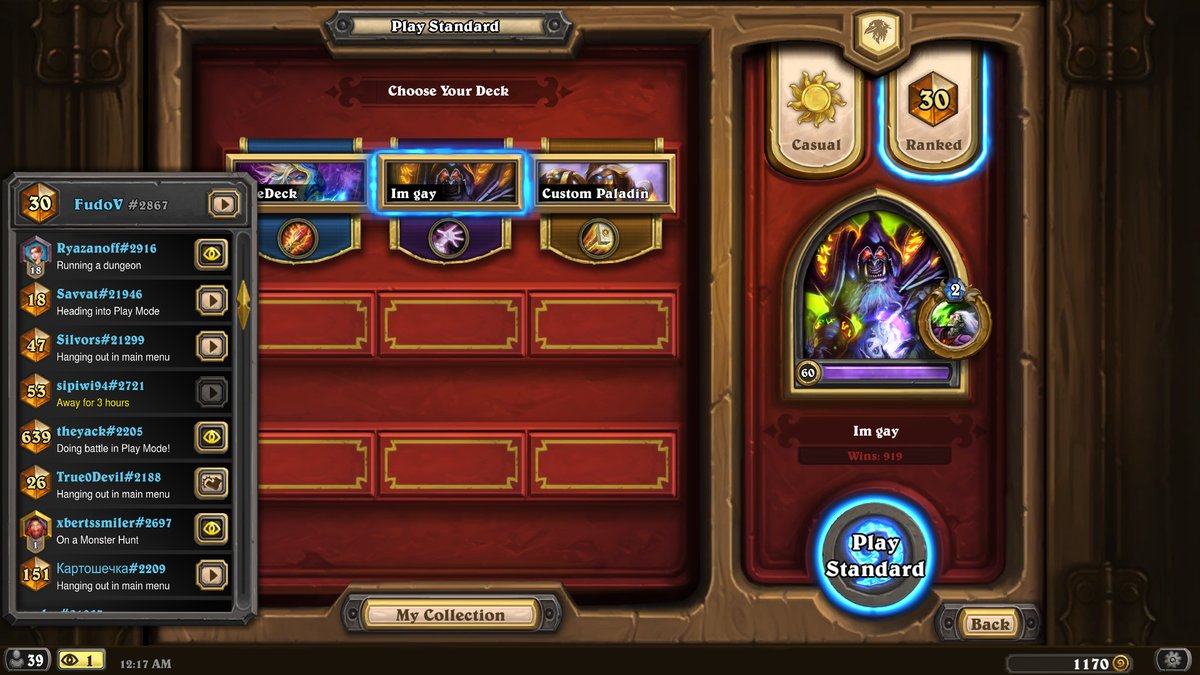Open the spectators eye indicator
1200x675 pixels.
point(81,660)
